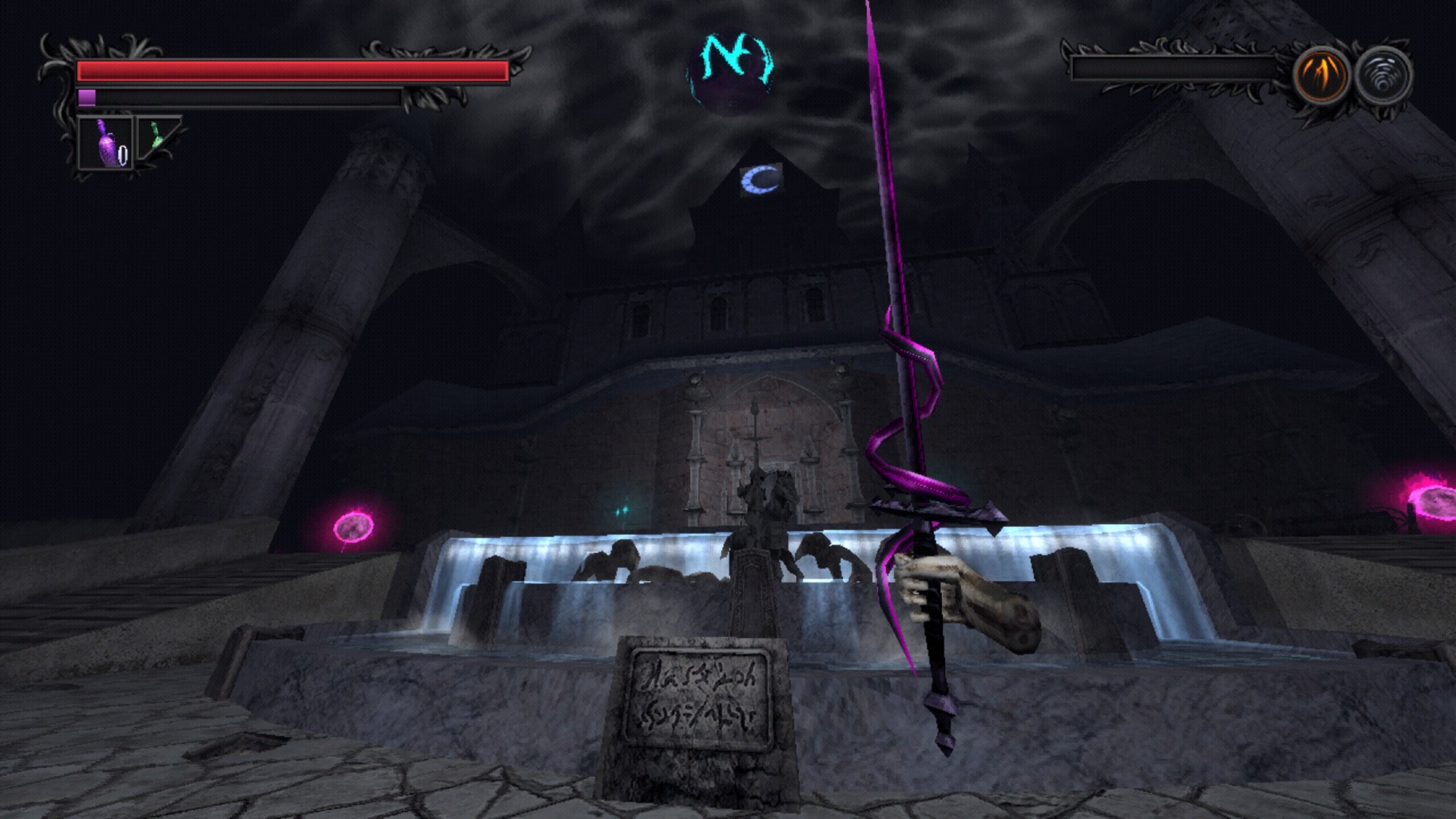Activate the orange claw ability icon
Image resolution: width=1456 pixels, height=819 pixels.
[x=1321, y=75]
